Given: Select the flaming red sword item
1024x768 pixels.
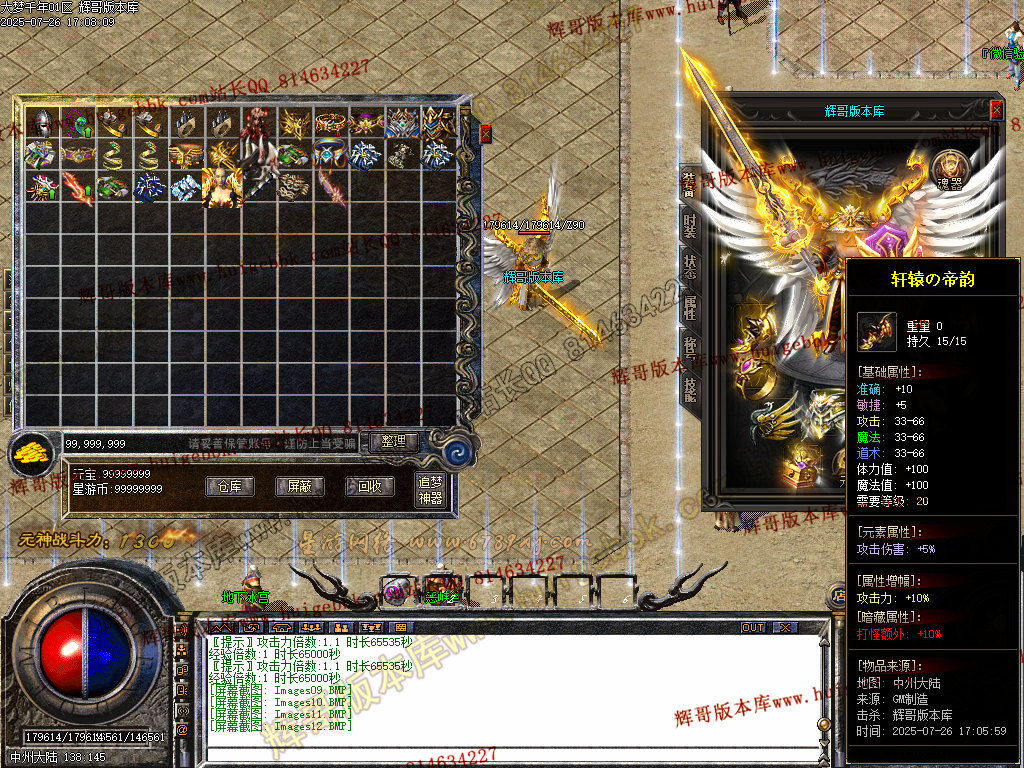Looking at the screenshot, I should pos(76,187).
